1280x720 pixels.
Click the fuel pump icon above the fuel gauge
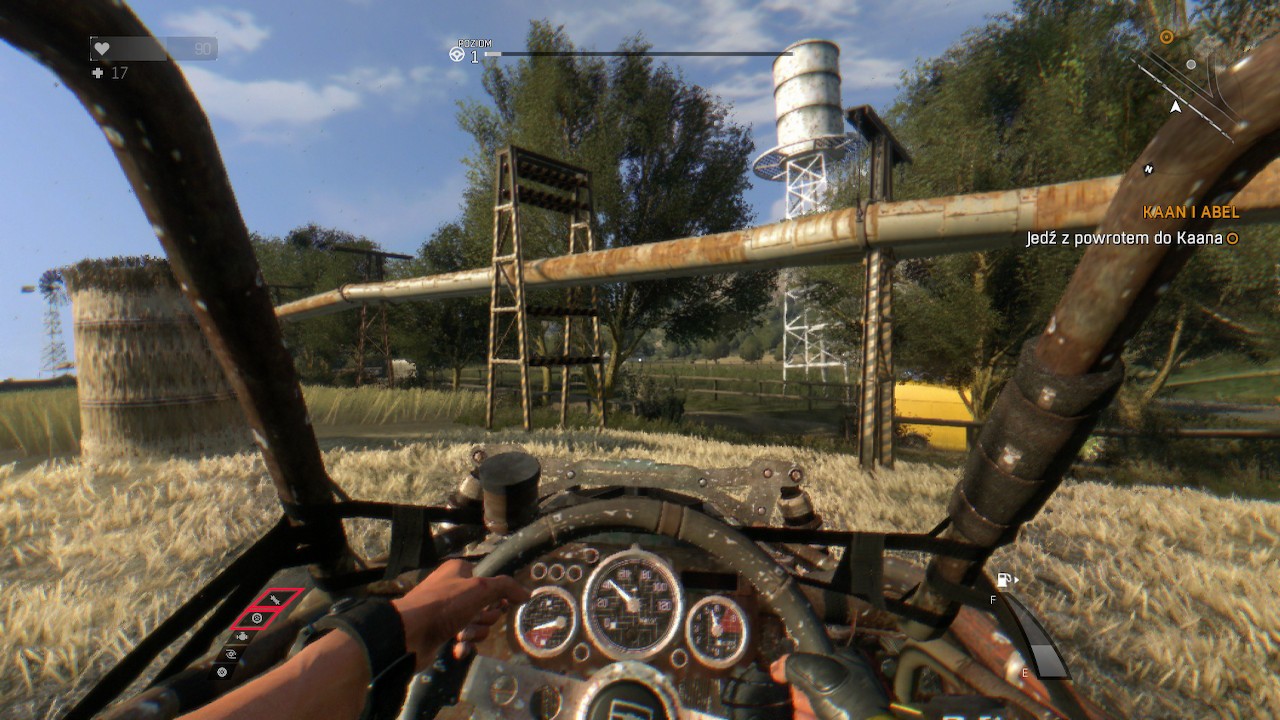(x=1003, y=579)
